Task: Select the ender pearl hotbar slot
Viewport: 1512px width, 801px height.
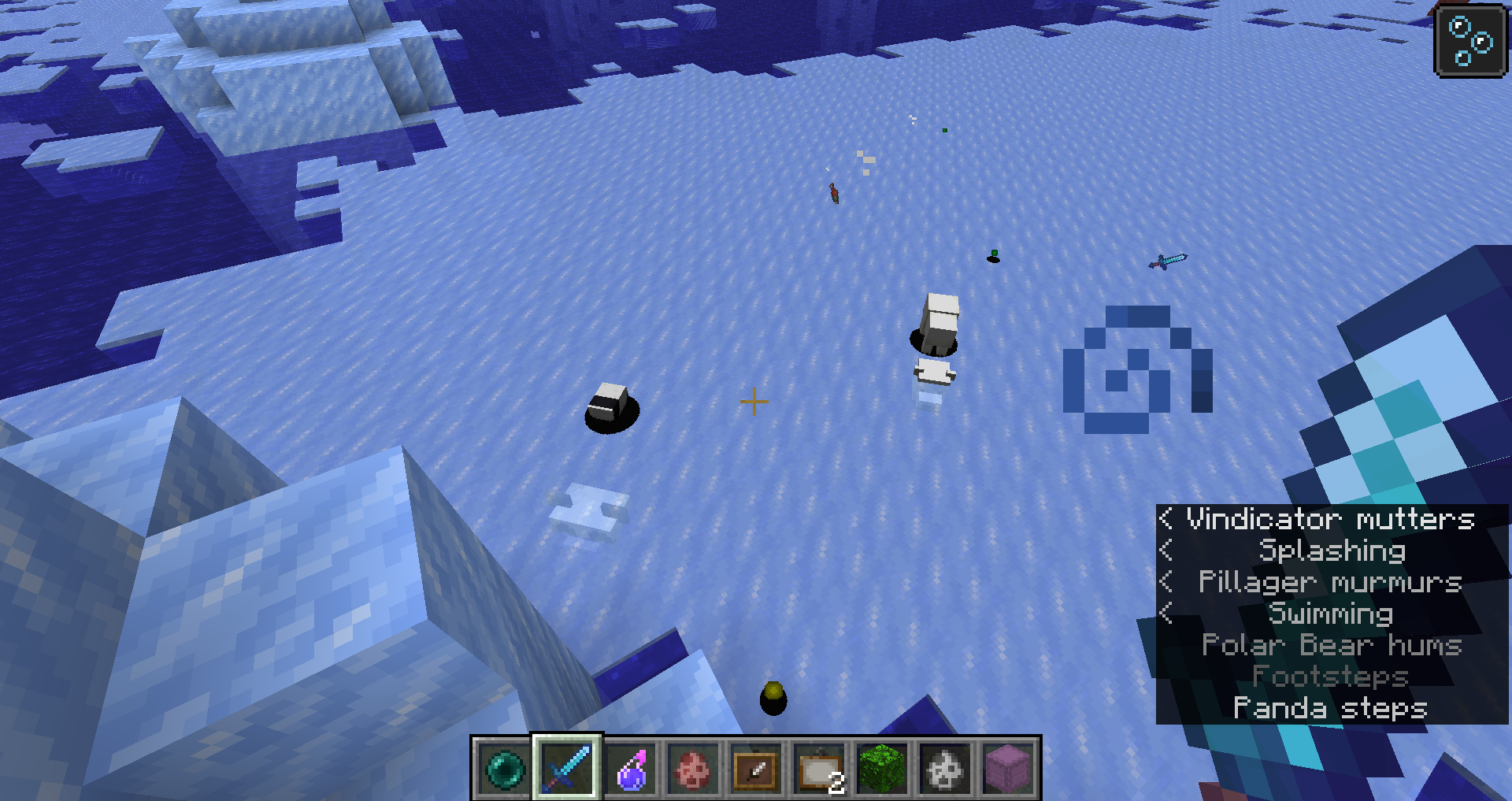Action: (504, 768)
